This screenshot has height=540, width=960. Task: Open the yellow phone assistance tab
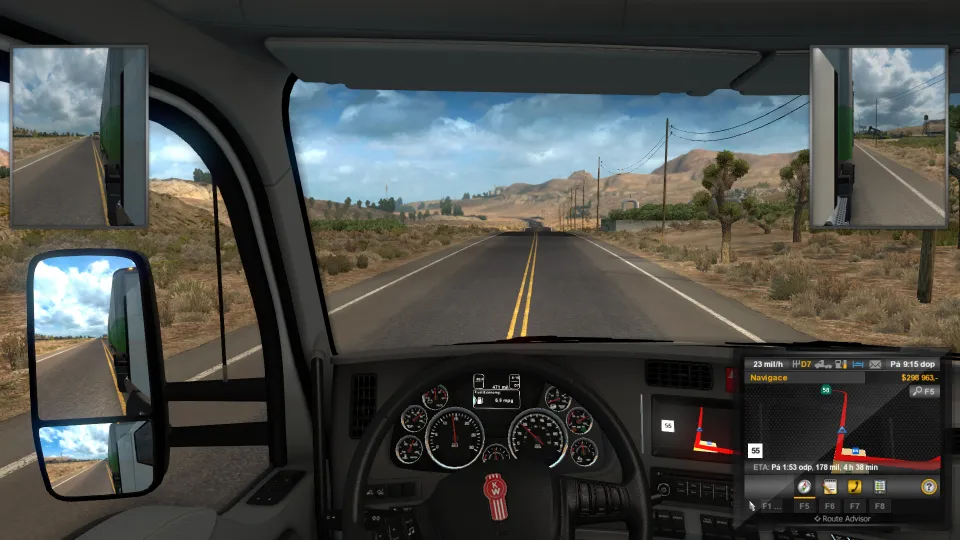855,487
